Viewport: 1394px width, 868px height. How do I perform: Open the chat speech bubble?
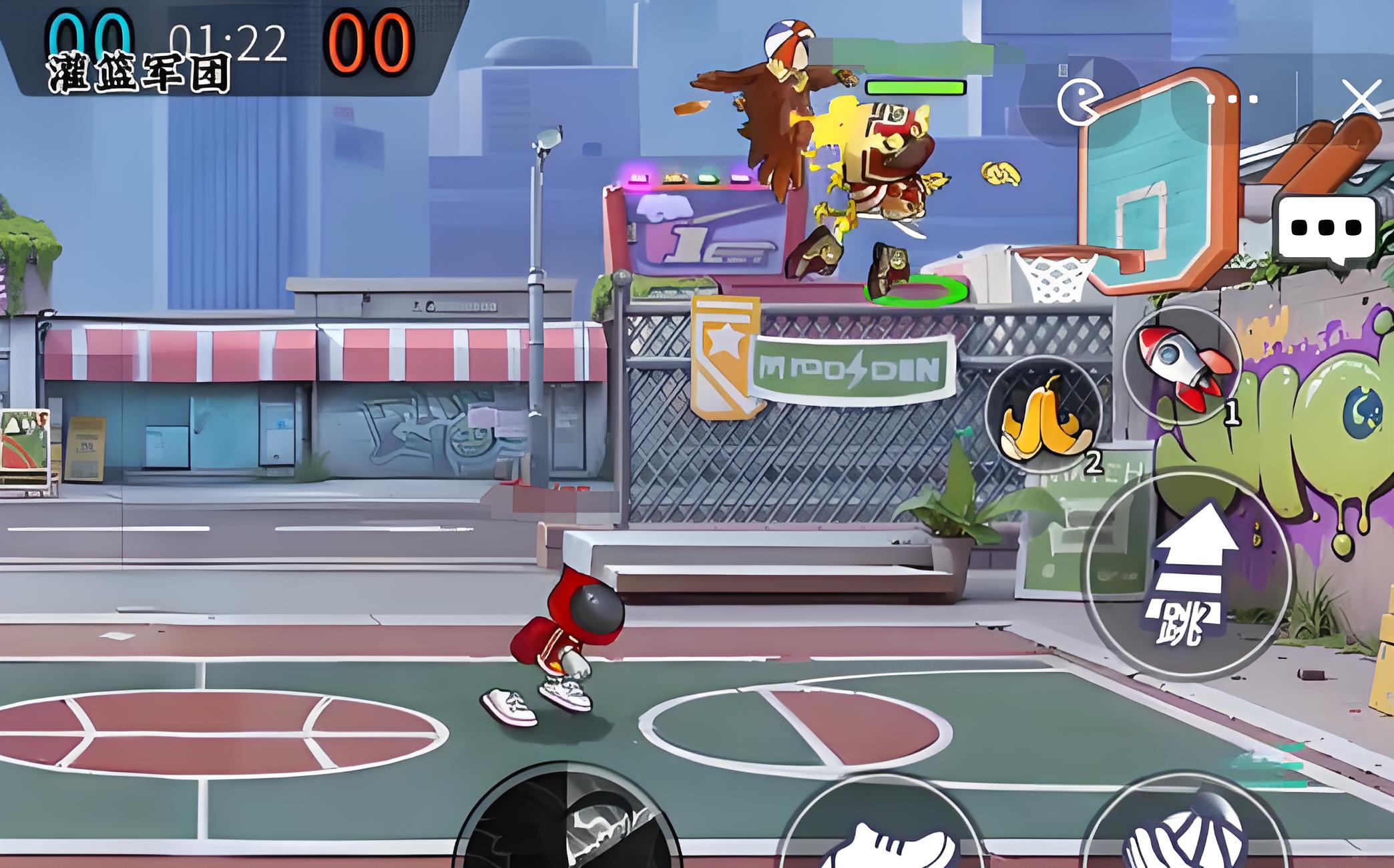[1326, 228]
